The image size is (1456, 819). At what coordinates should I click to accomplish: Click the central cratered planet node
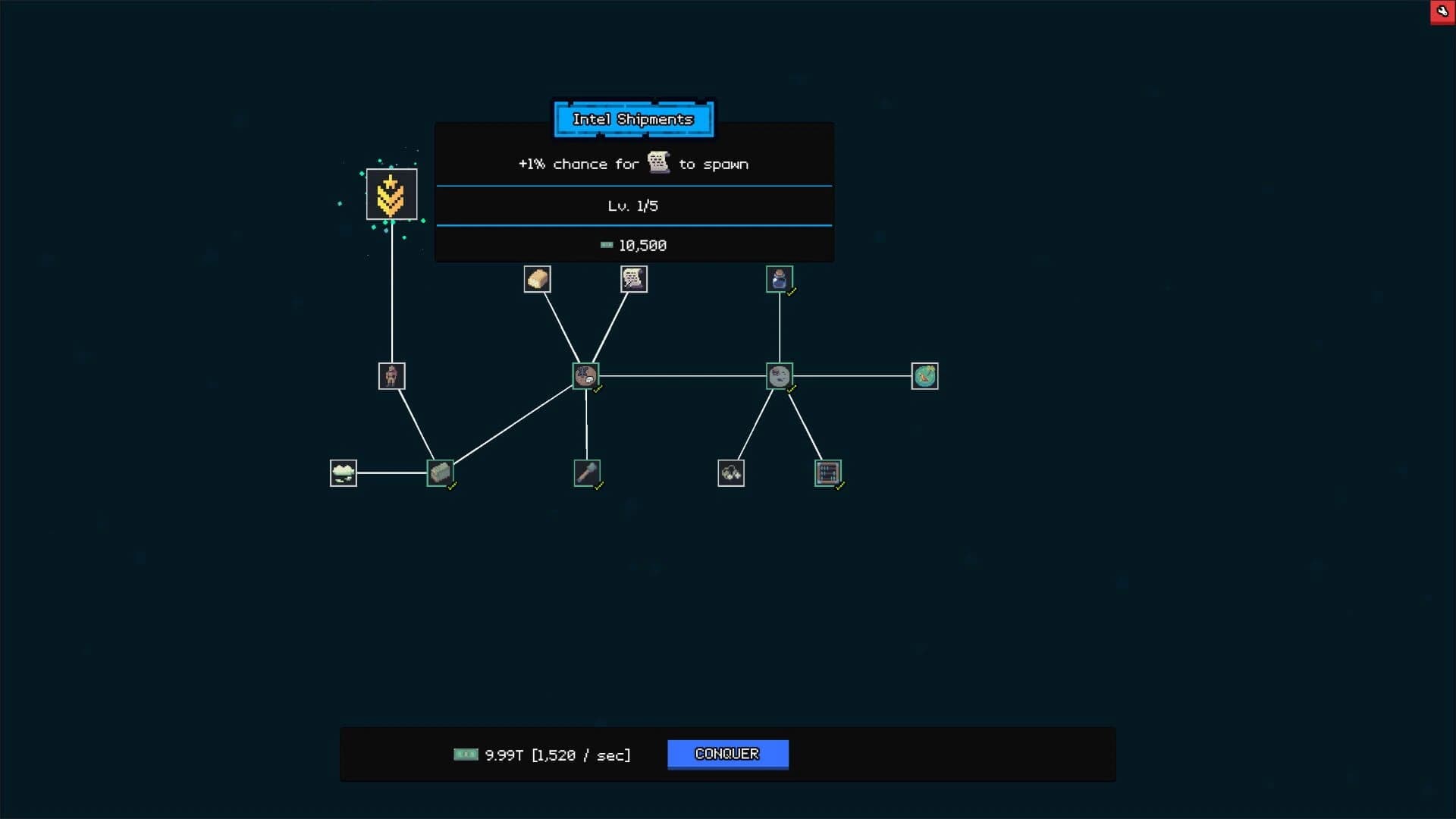tap(585, 375)
